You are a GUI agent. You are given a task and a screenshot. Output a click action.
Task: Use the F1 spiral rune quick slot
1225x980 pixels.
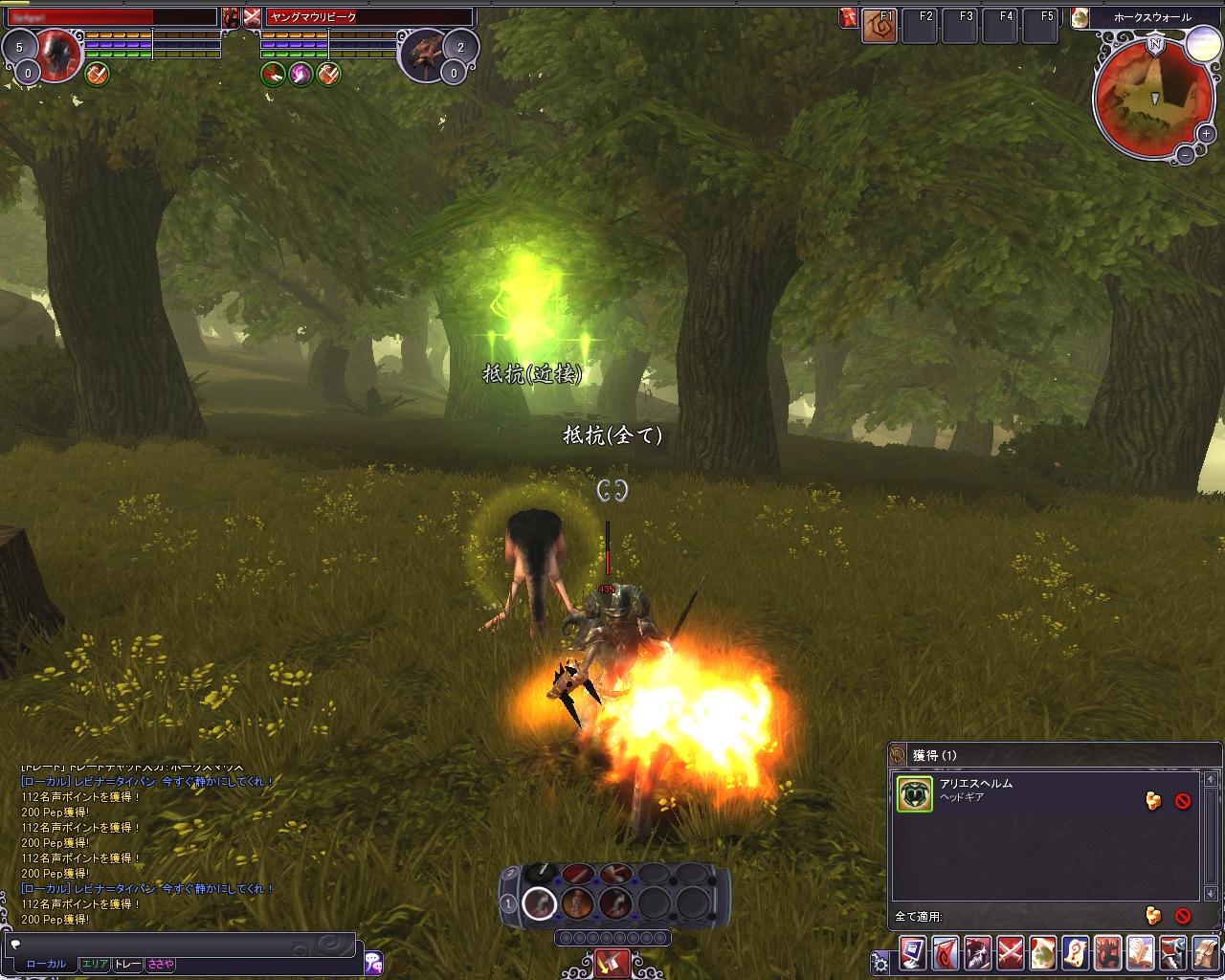tap(879, 26)
